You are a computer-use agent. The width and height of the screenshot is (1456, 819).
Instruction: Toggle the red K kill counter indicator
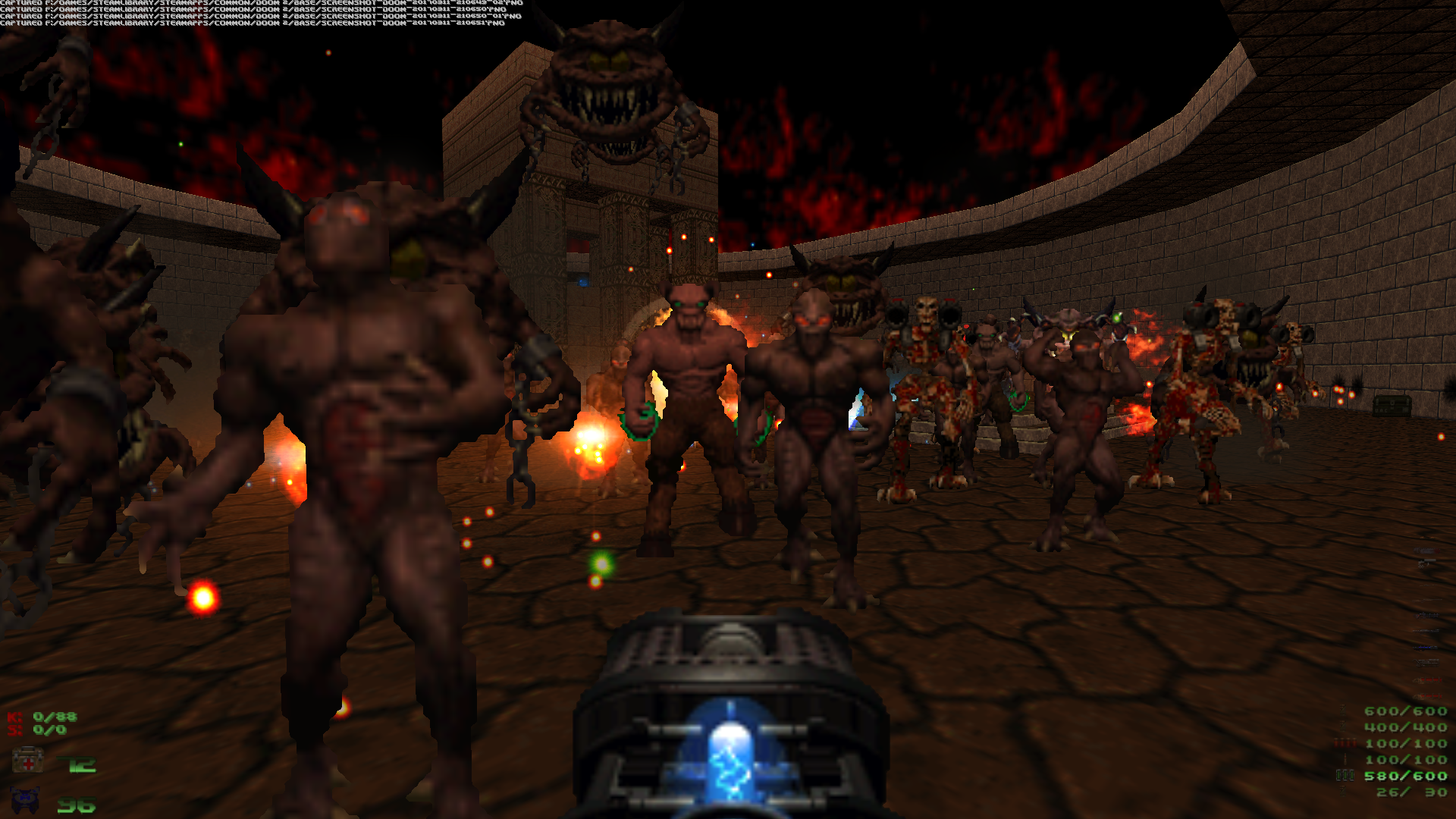coord(13,717)
